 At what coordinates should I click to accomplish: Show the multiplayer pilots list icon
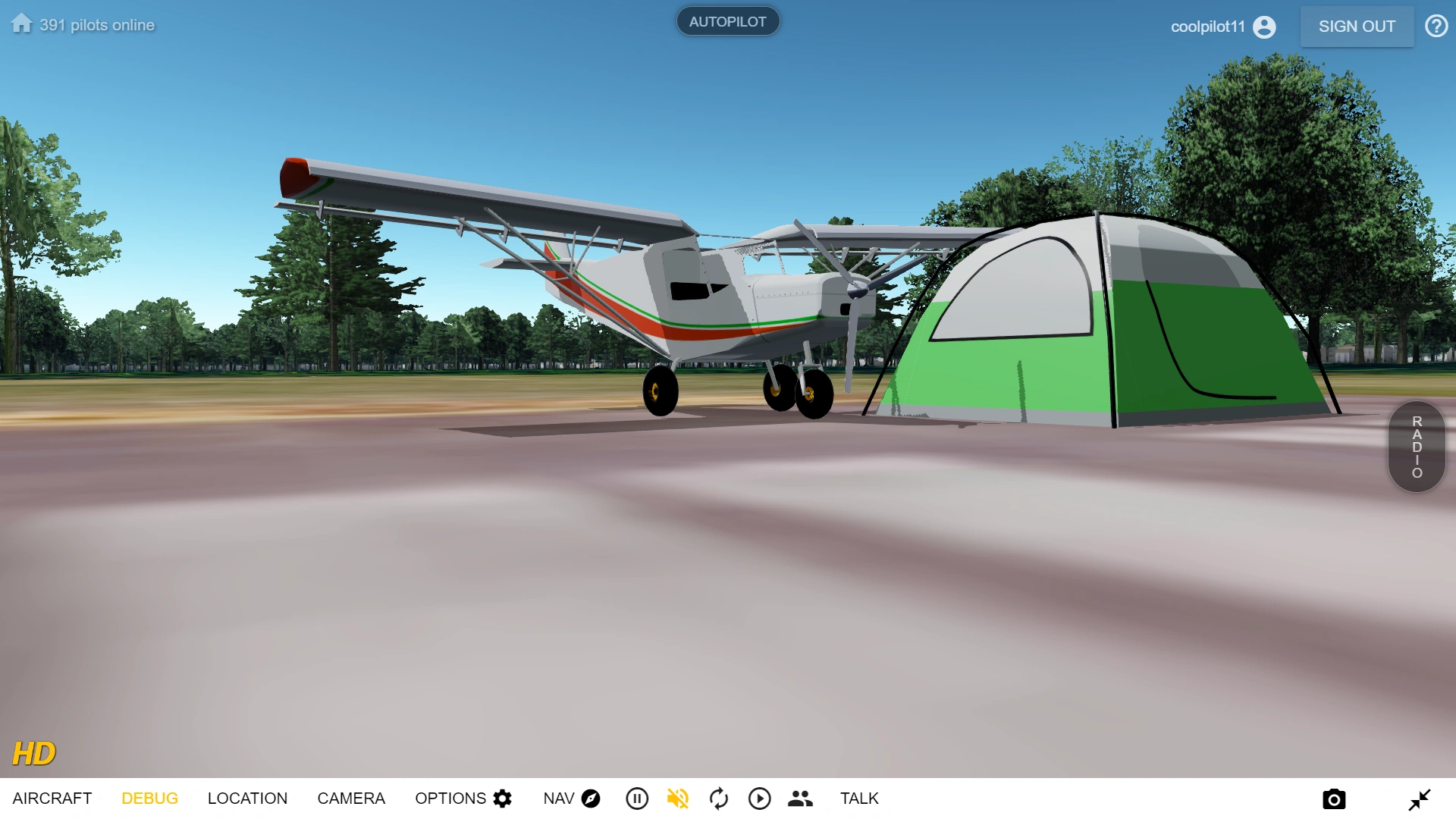click(x=800, y=798)
